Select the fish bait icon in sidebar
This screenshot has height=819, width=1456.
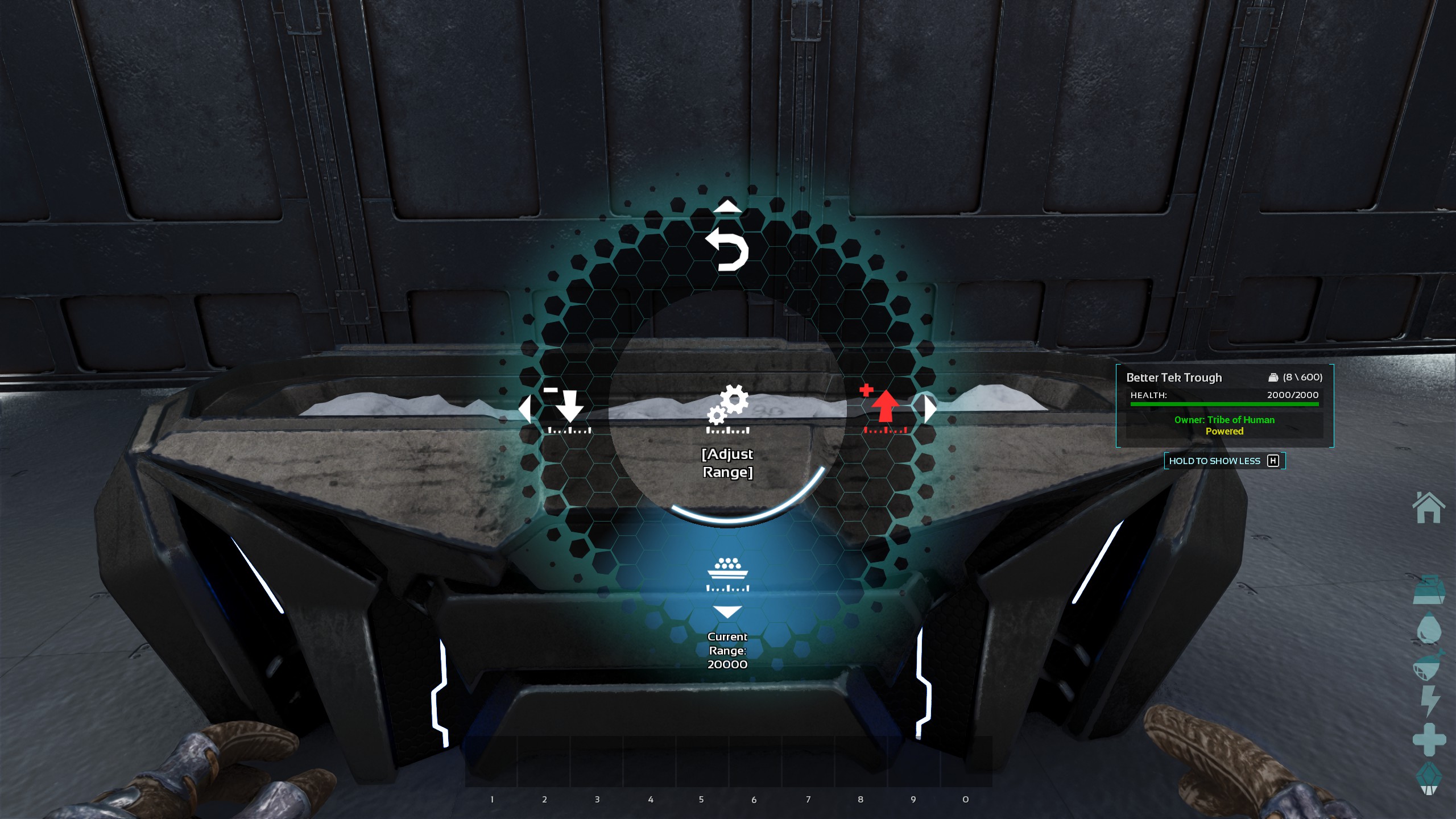[x=1429, y=664]
